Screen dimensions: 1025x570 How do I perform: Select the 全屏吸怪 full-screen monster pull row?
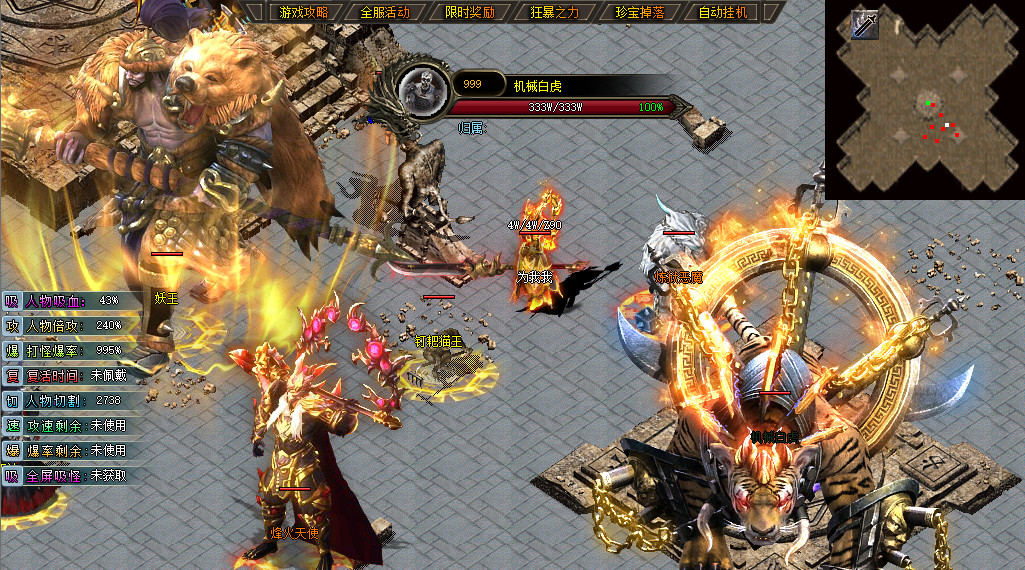tap(70, 476)
